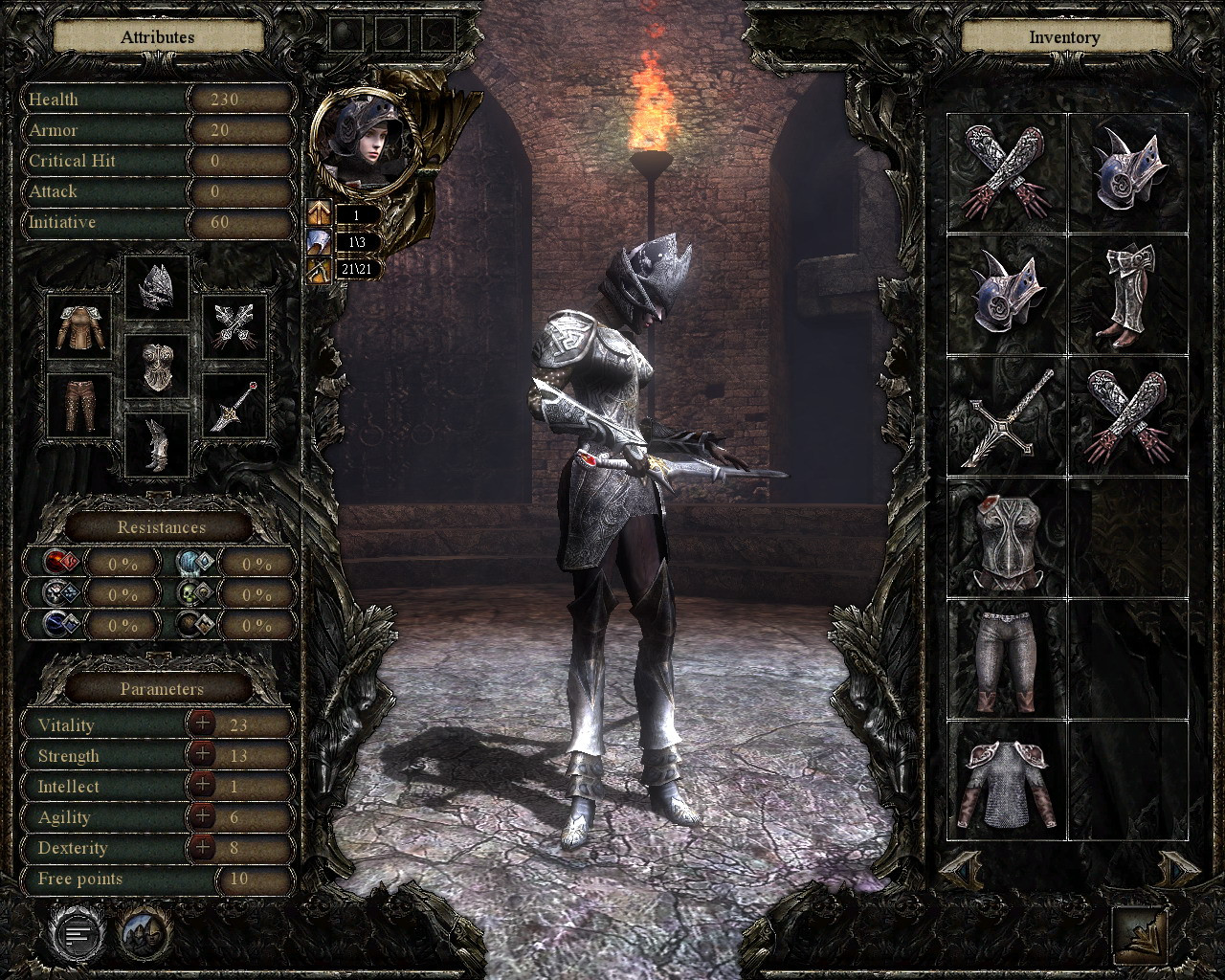Pick the plated bracer in inventory

tap(1129, 295)
